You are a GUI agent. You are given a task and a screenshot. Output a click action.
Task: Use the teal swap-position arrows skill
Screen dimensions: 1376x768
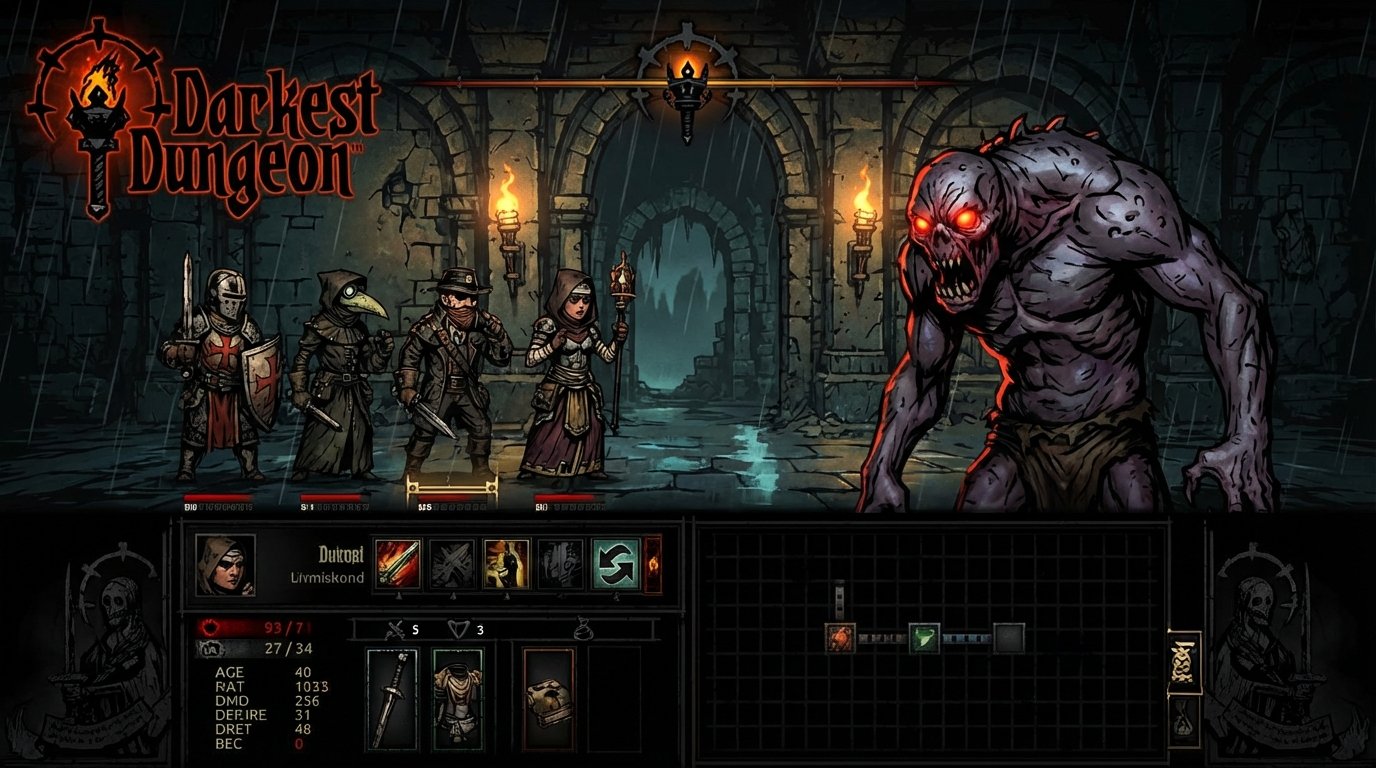[615, 563]
